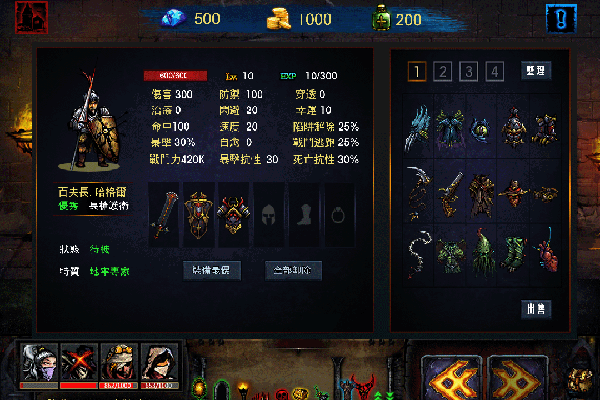The image size is (600, 400).
Task: Switch to inventory page 1 tab
Action: point(417,71)
